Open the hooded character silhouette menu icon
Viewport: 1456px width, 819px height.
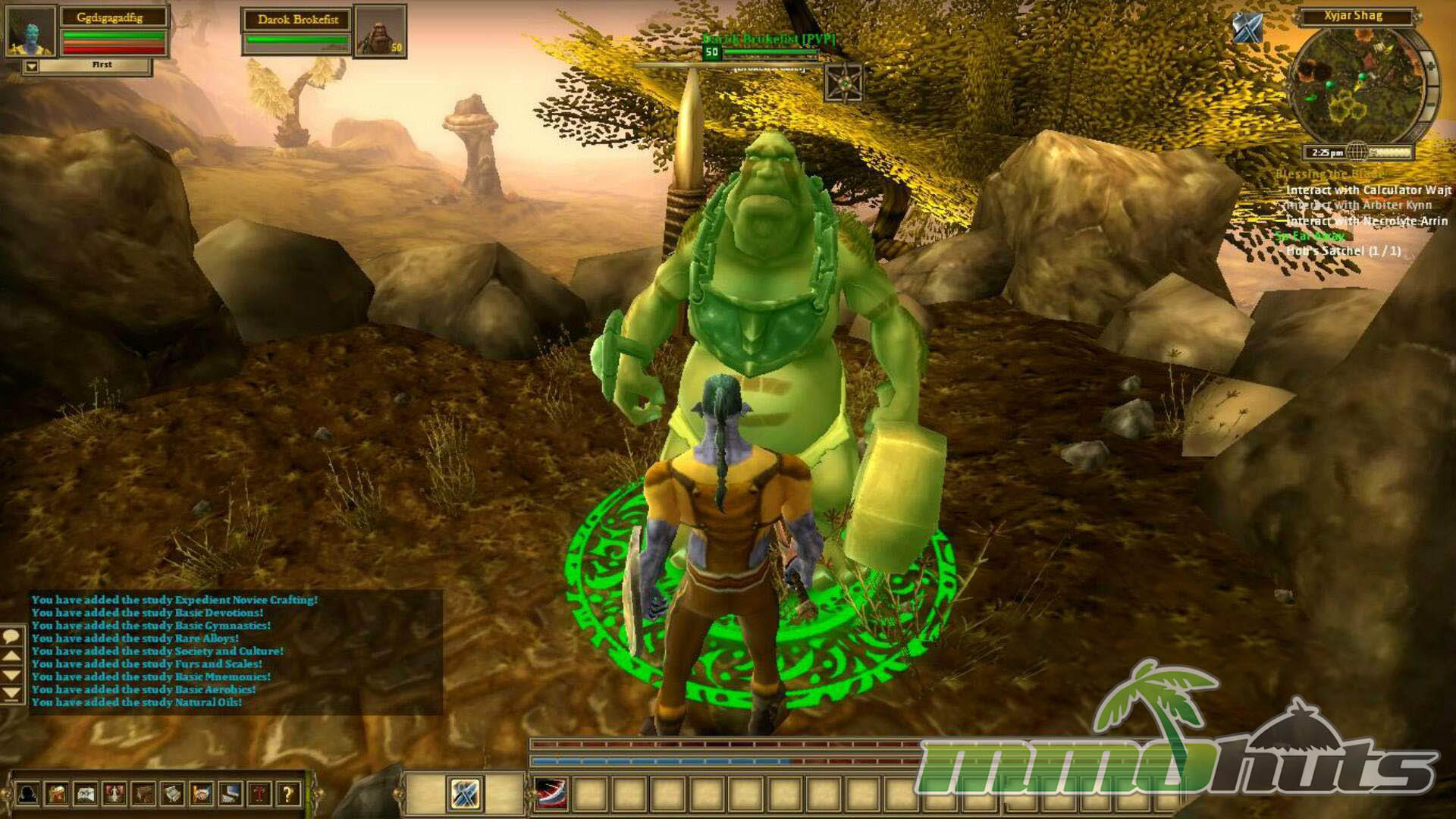[x=28, y=794]
